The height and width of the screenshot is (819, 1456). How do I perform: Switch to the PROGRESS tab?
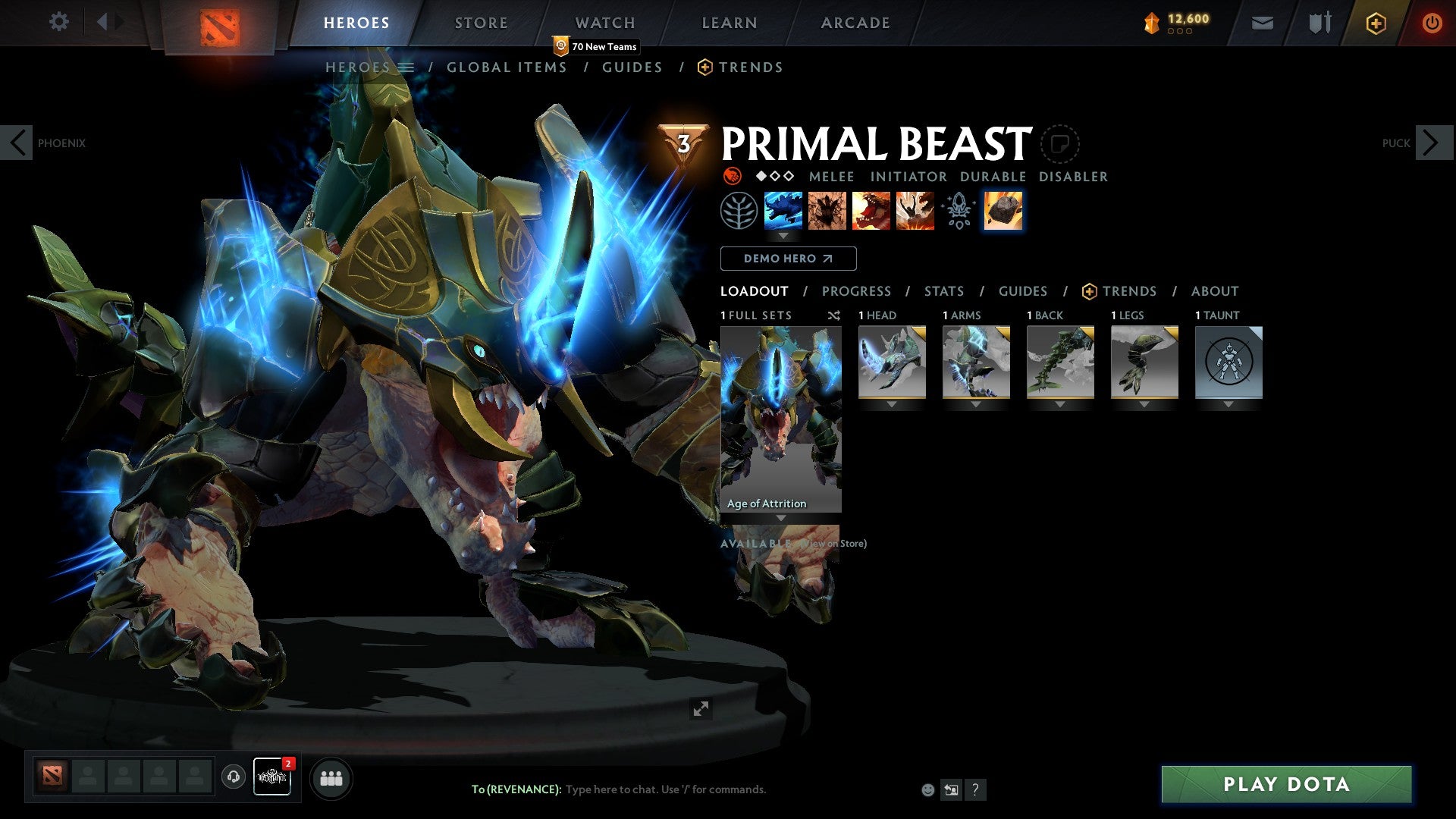point(857,291)
